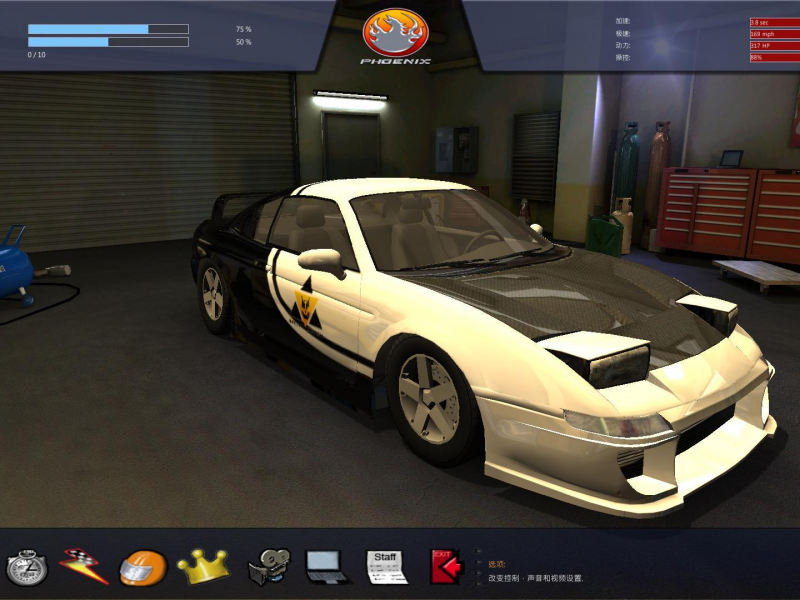Open the gold crown menu
The width and height of the screenshot is (800, 600).
[202, 566]
